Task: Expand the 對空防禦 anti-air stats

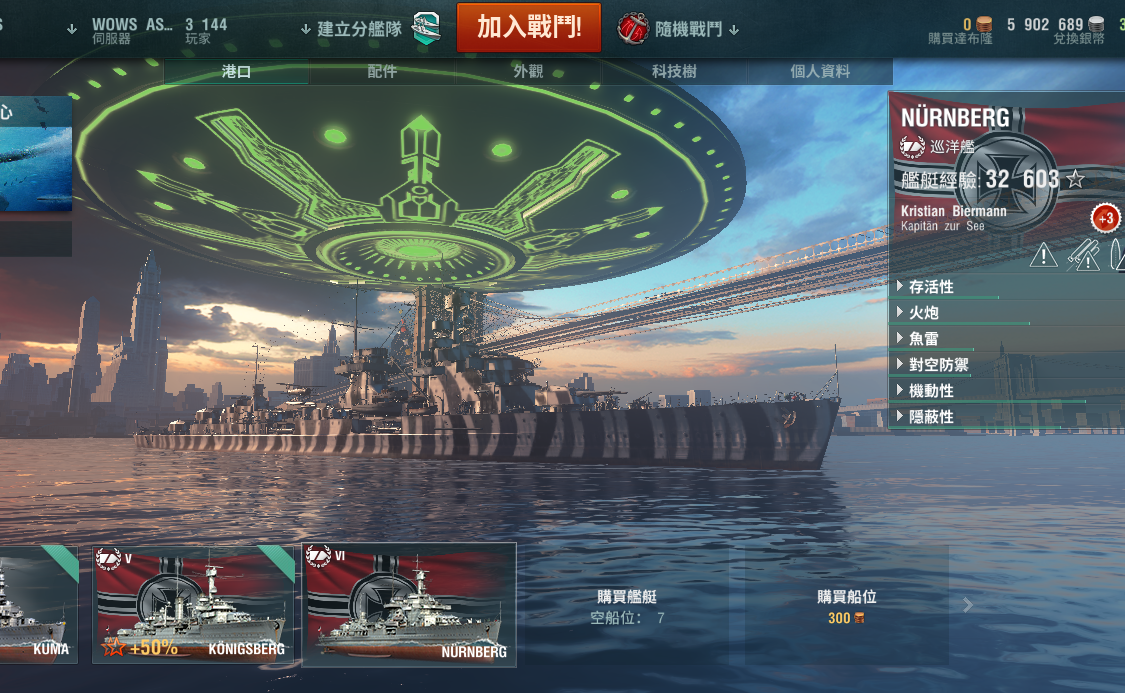Action: point(938,365)
